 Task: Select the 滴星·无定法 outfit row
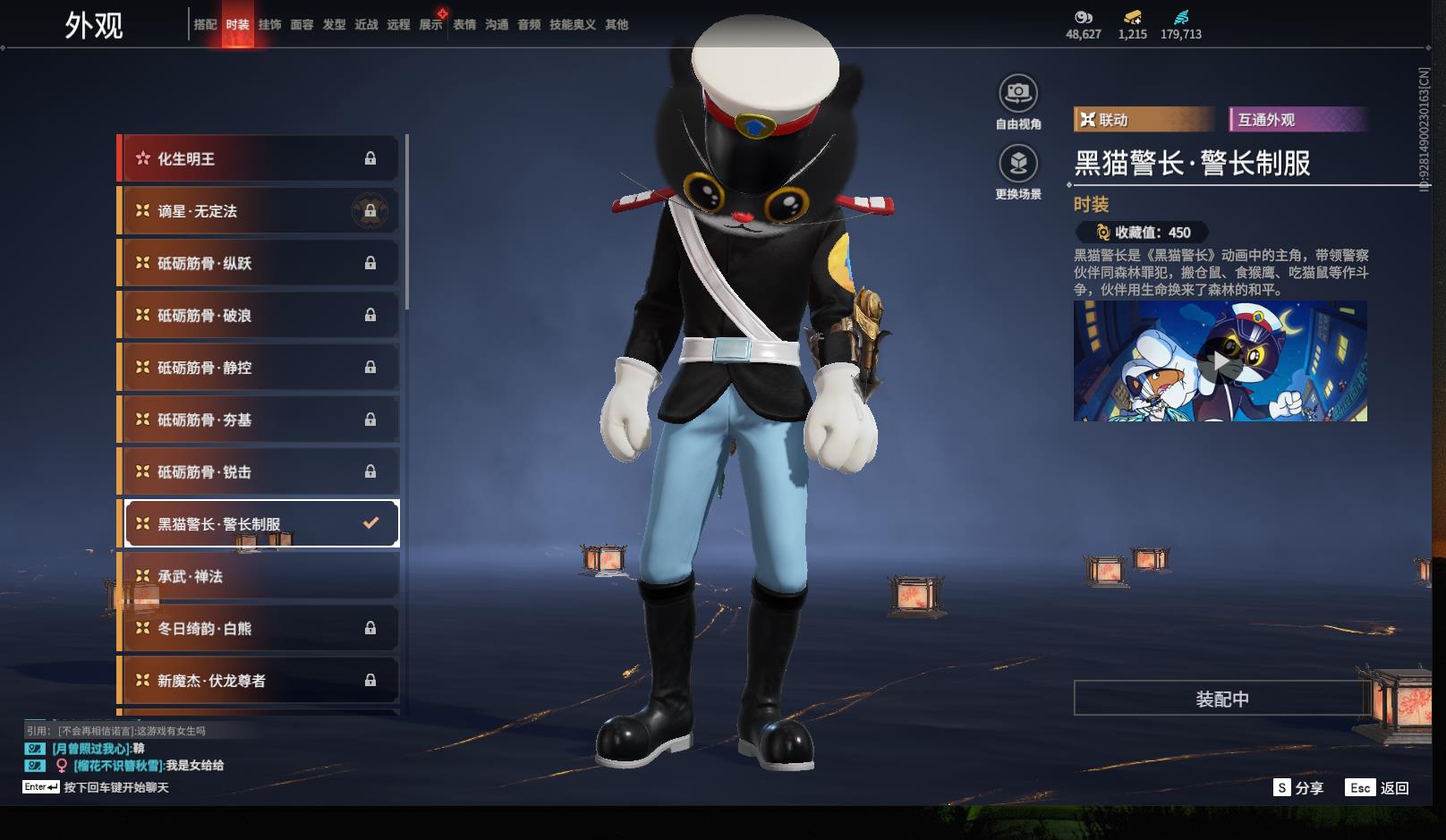(258, 211)
